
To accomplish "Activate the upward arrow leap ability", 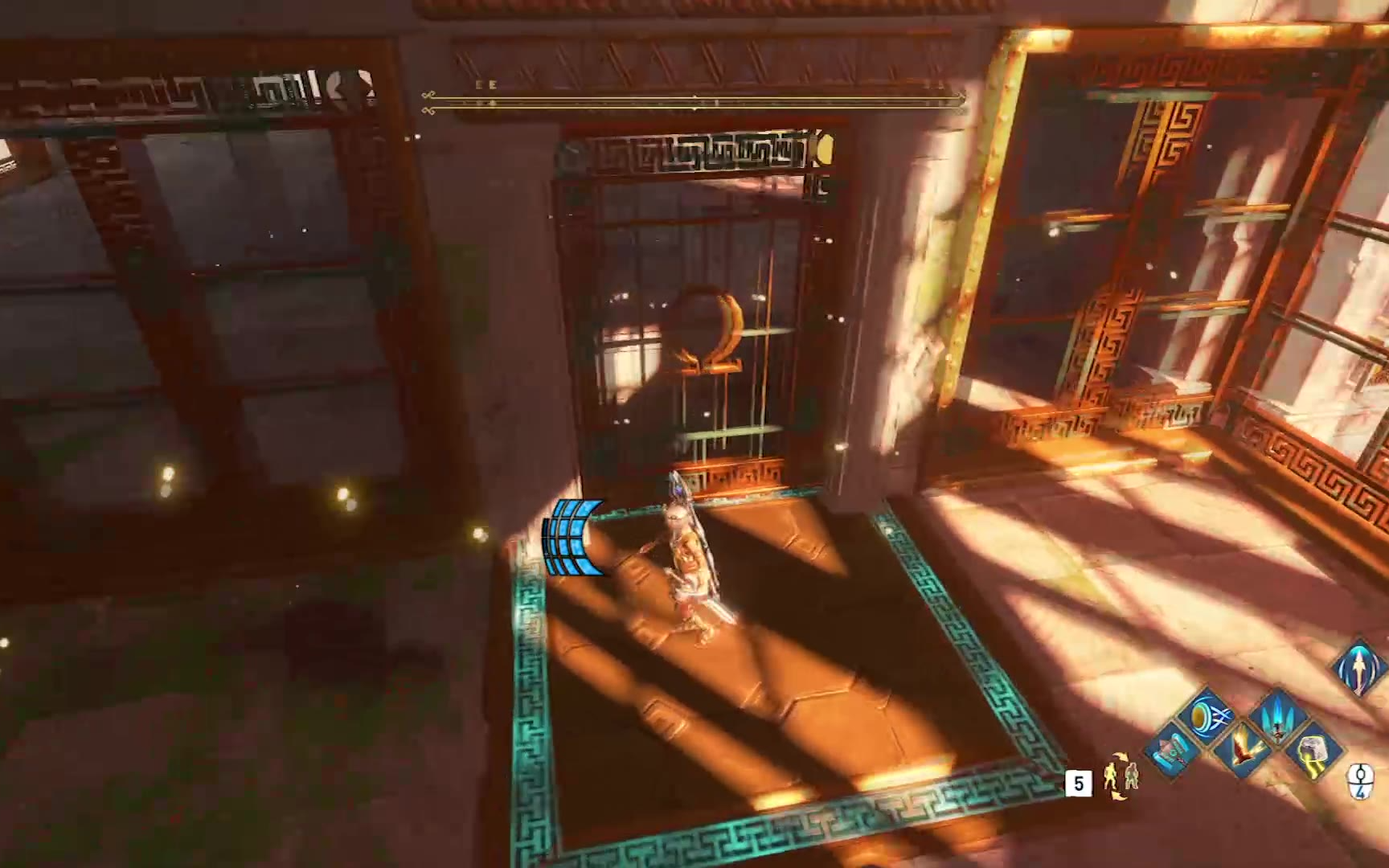I will [x=1359, y=666].
